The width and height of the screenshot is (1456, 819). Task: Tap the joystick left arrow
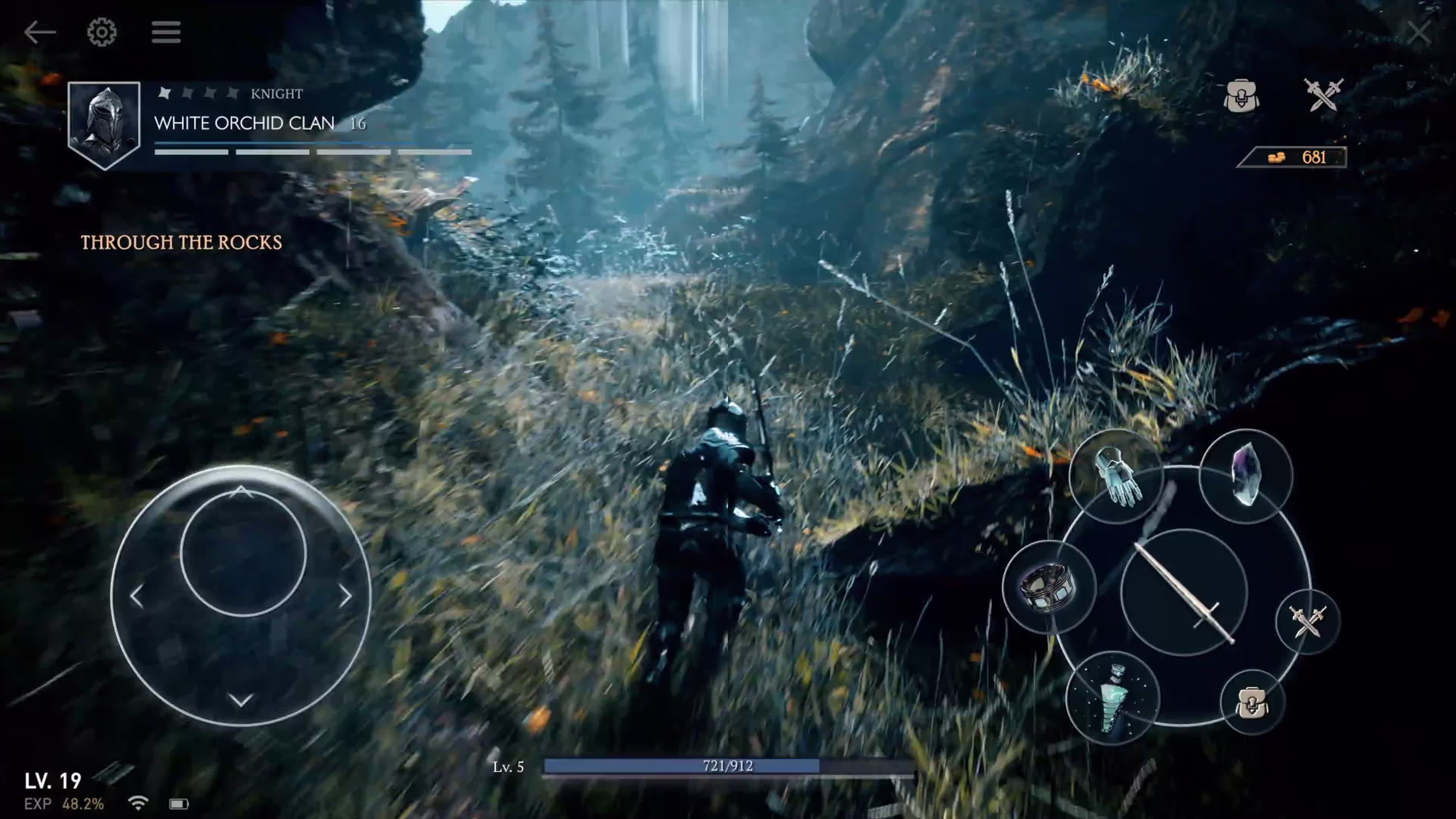137,596
